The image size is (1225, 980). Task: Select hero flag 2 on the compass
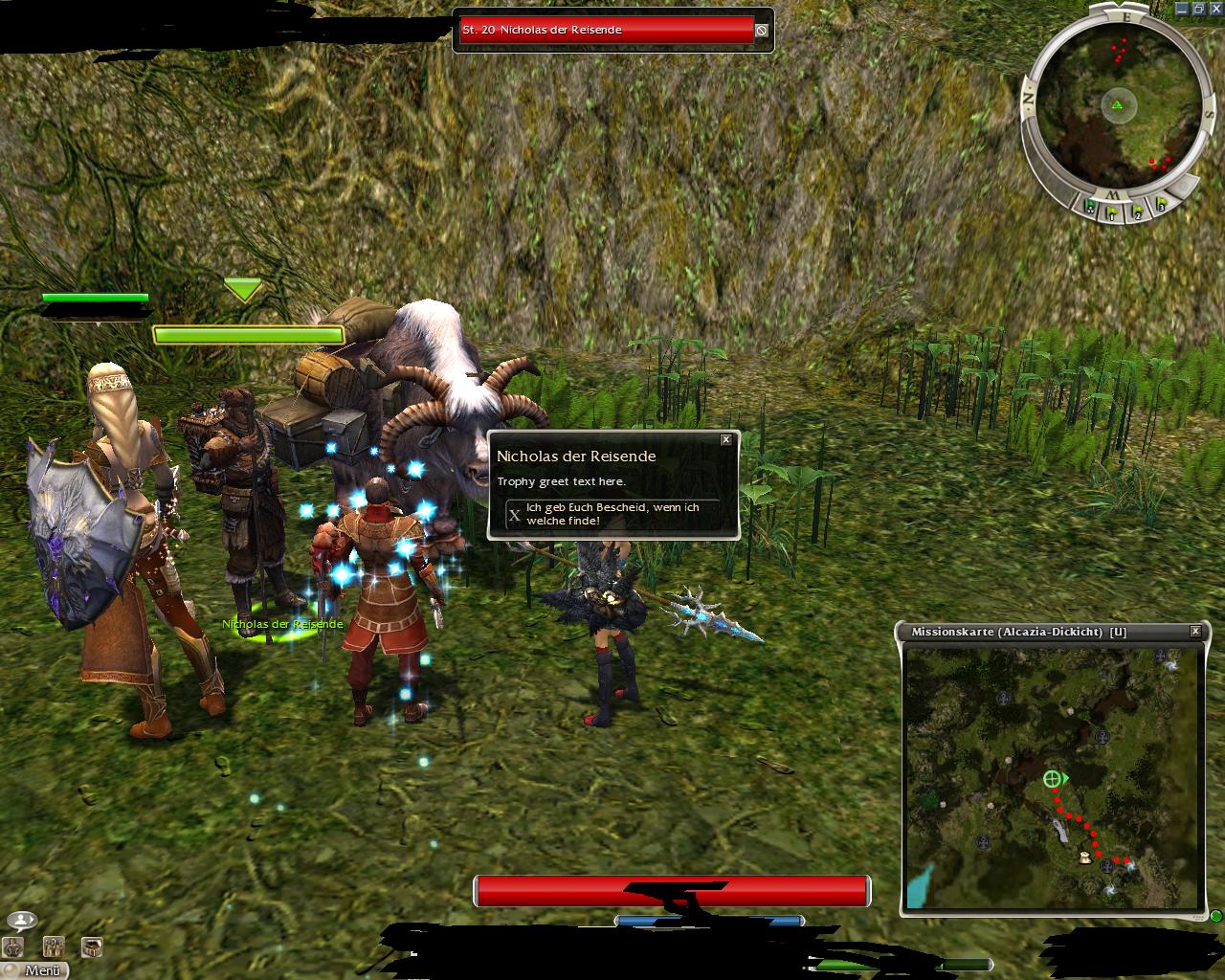[x=1137, y=212]
